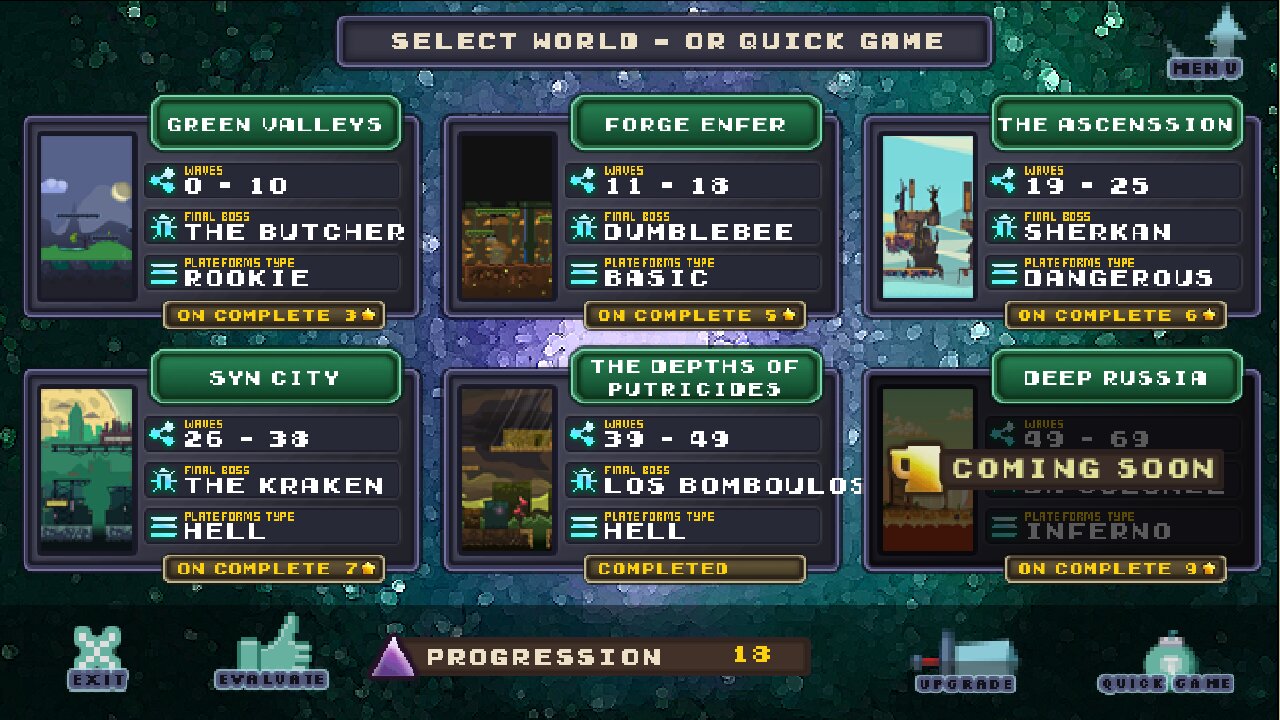Click the Syn City skyline thumbnail
The image size is (1280, 720).
pyautogui.click(x=87, y=470)
